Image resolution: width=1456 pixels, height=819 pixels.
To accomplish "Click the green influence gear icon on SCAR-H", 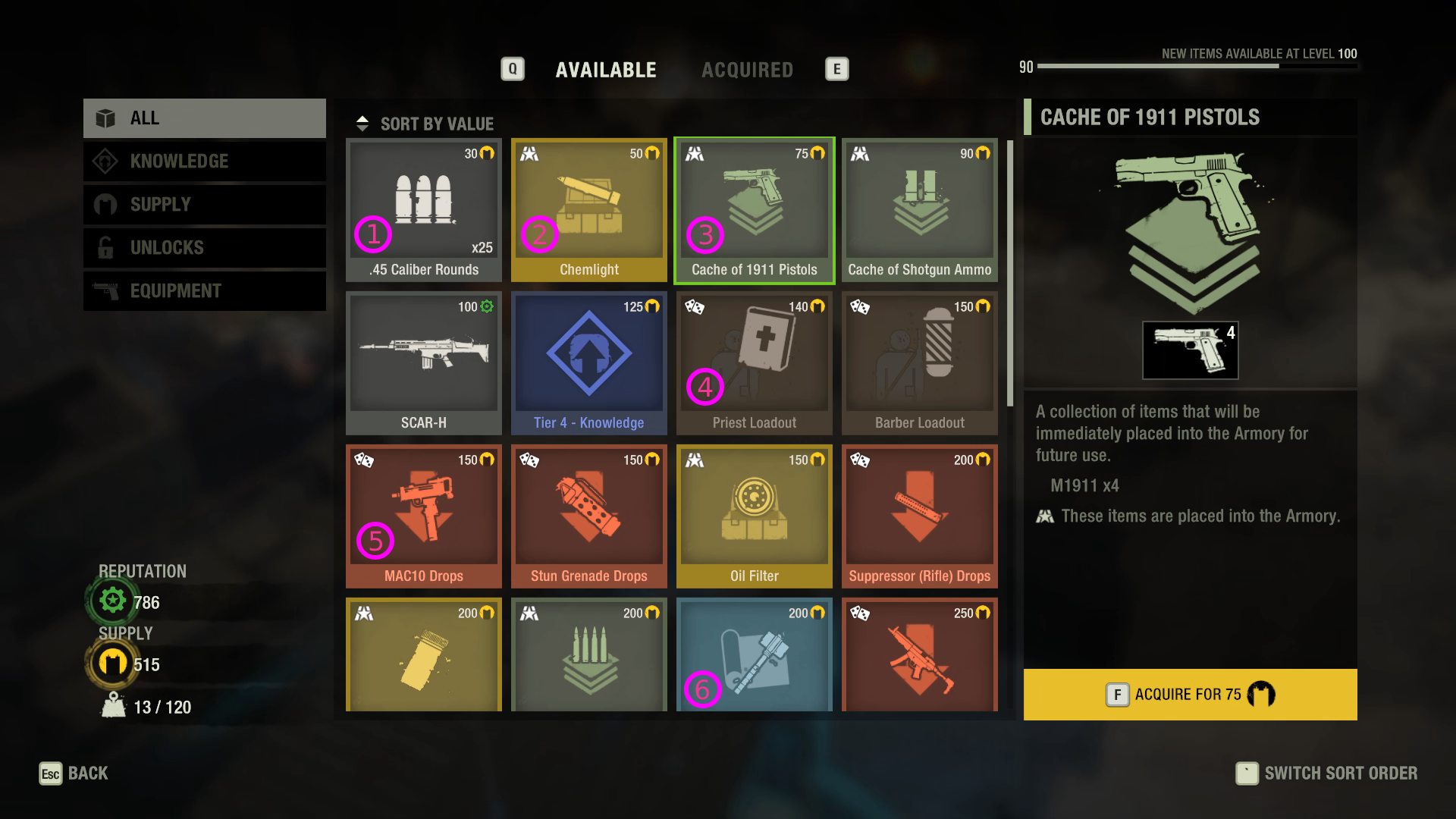I will [488, 306].
